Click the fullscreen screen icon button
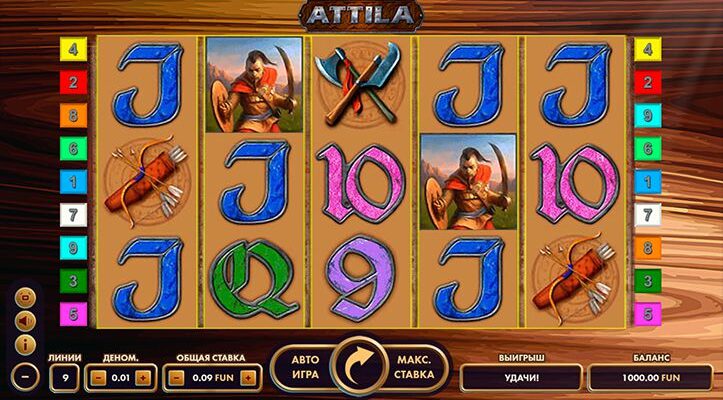Image resolution: width=723 pixels, height=400 pixels. coord(27,297)
